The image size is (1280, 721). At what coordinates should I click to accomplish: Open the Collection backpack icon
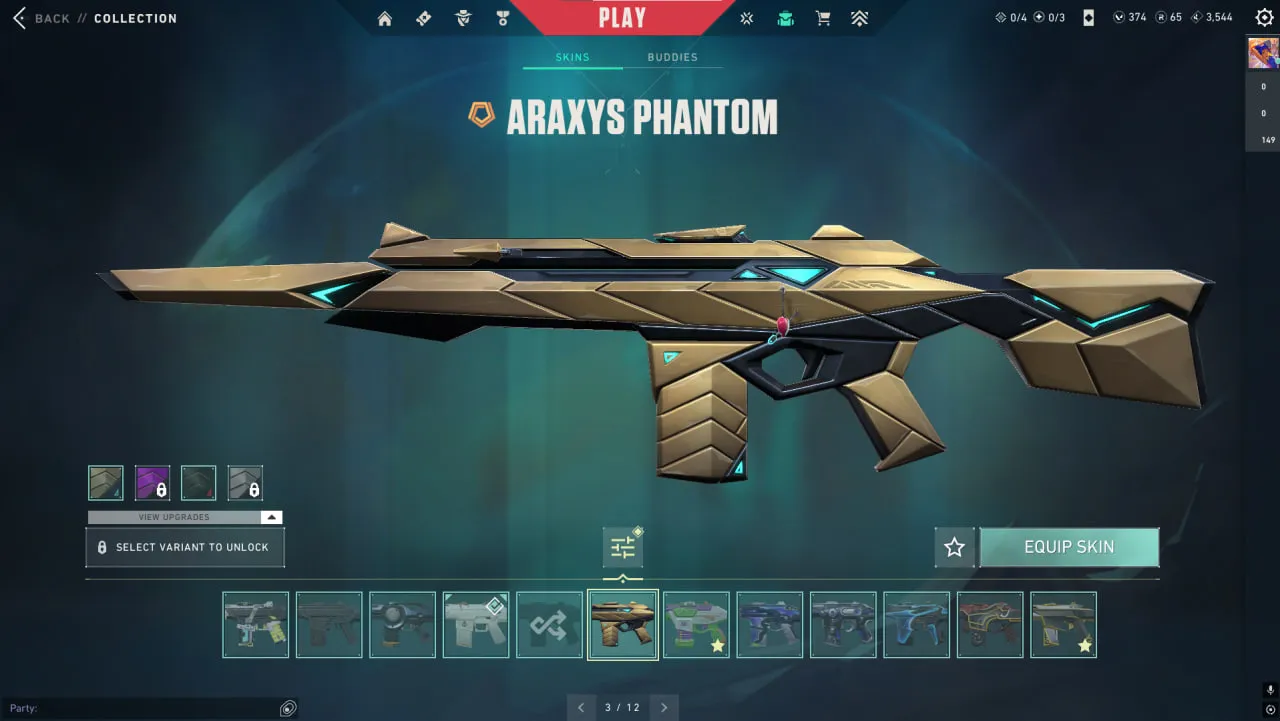point(785,17)
